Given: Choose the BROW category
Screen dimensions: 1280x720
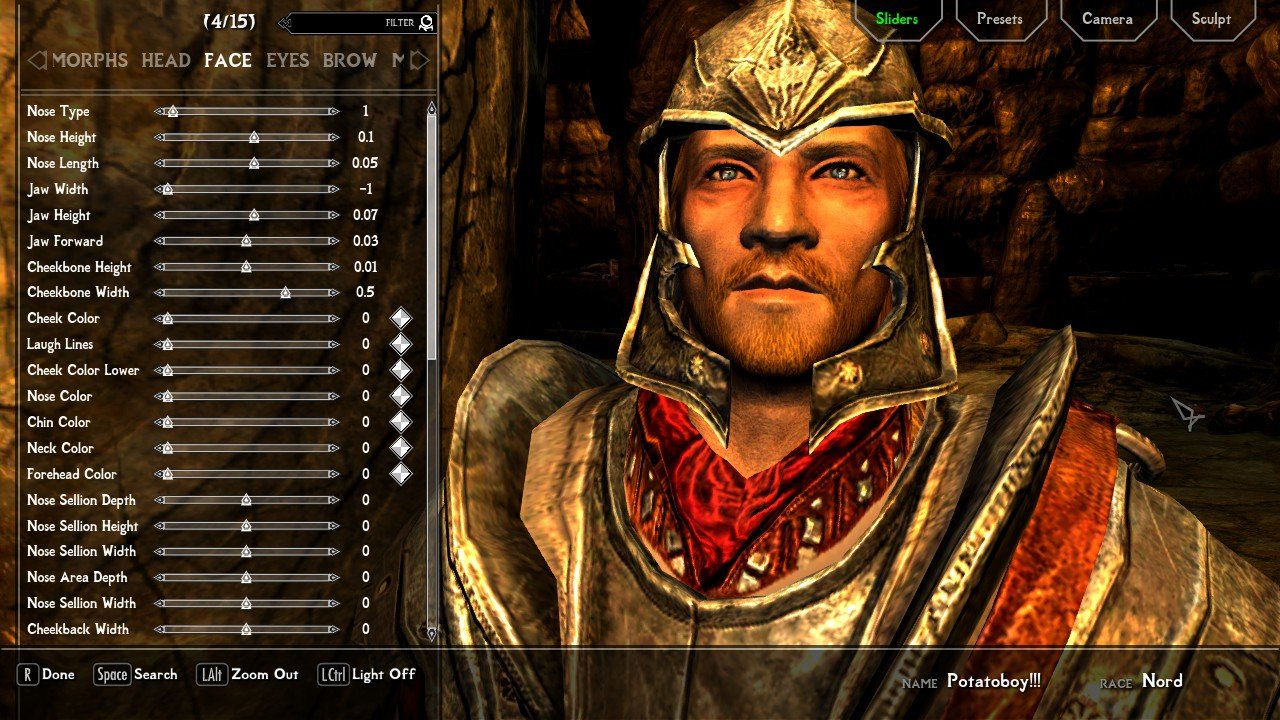Looking at the screenshot, I should click(349, 61).
